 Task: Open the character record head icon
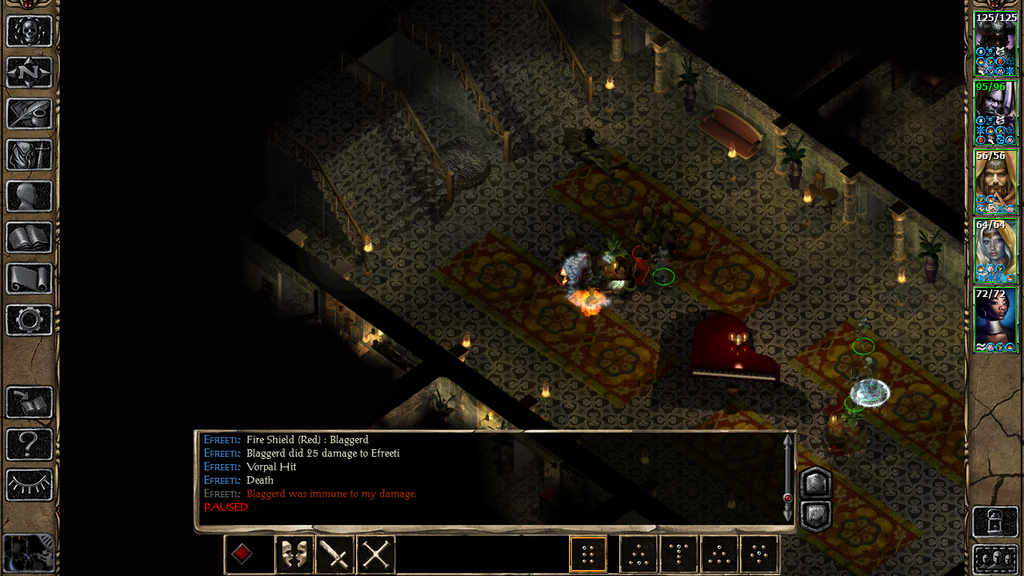click(29, 196)
